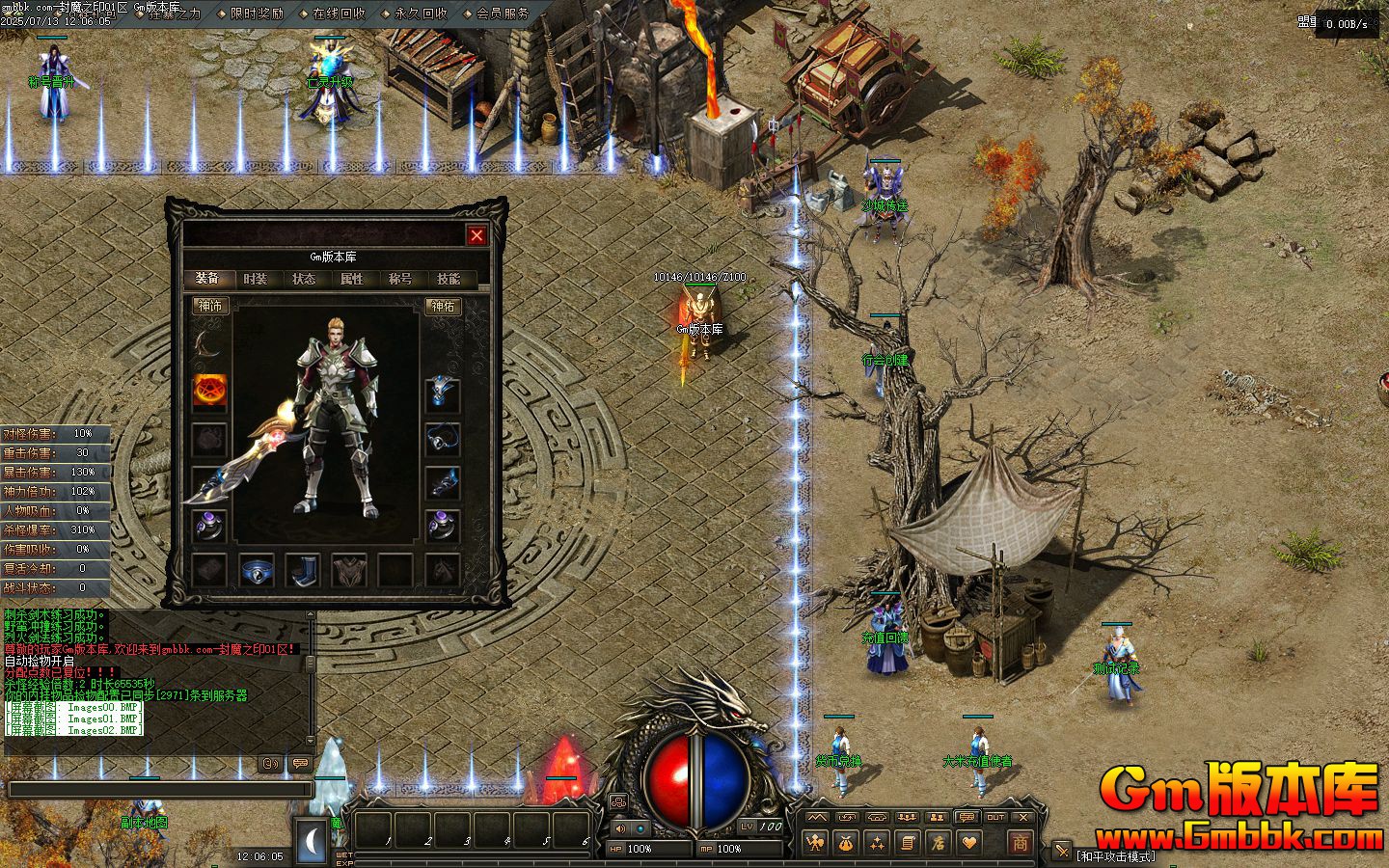The height and width of the screenshot is (868, 1389).
Task: Open the 商 shop button
Action: pos(1020,842)
